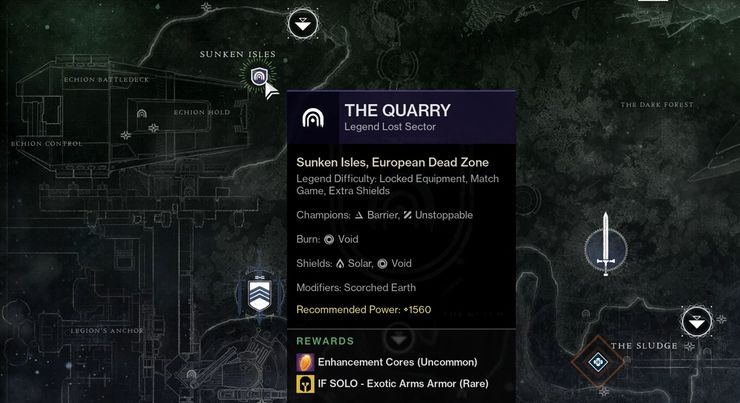Select The Quarry Lost Sector map marker
Screen dimensions: 740x403
(259, 76)
